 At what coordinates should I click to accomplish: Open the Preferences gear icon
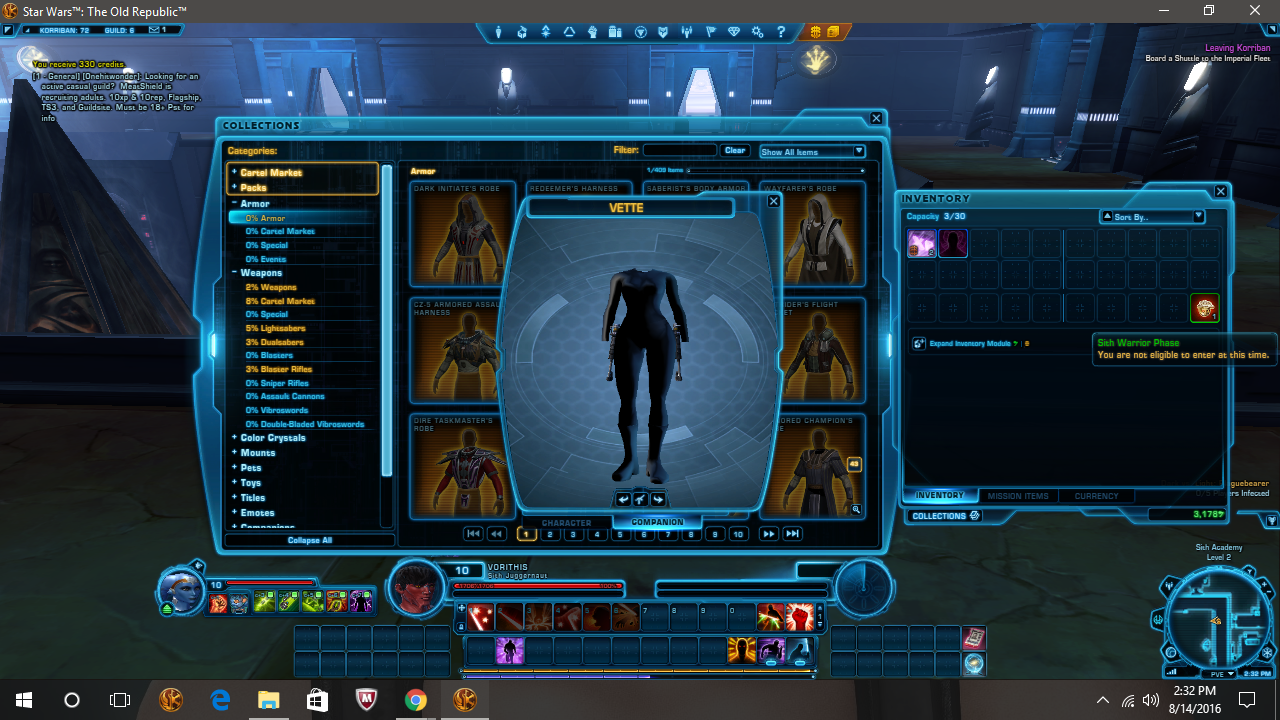(x=757, y=32)
